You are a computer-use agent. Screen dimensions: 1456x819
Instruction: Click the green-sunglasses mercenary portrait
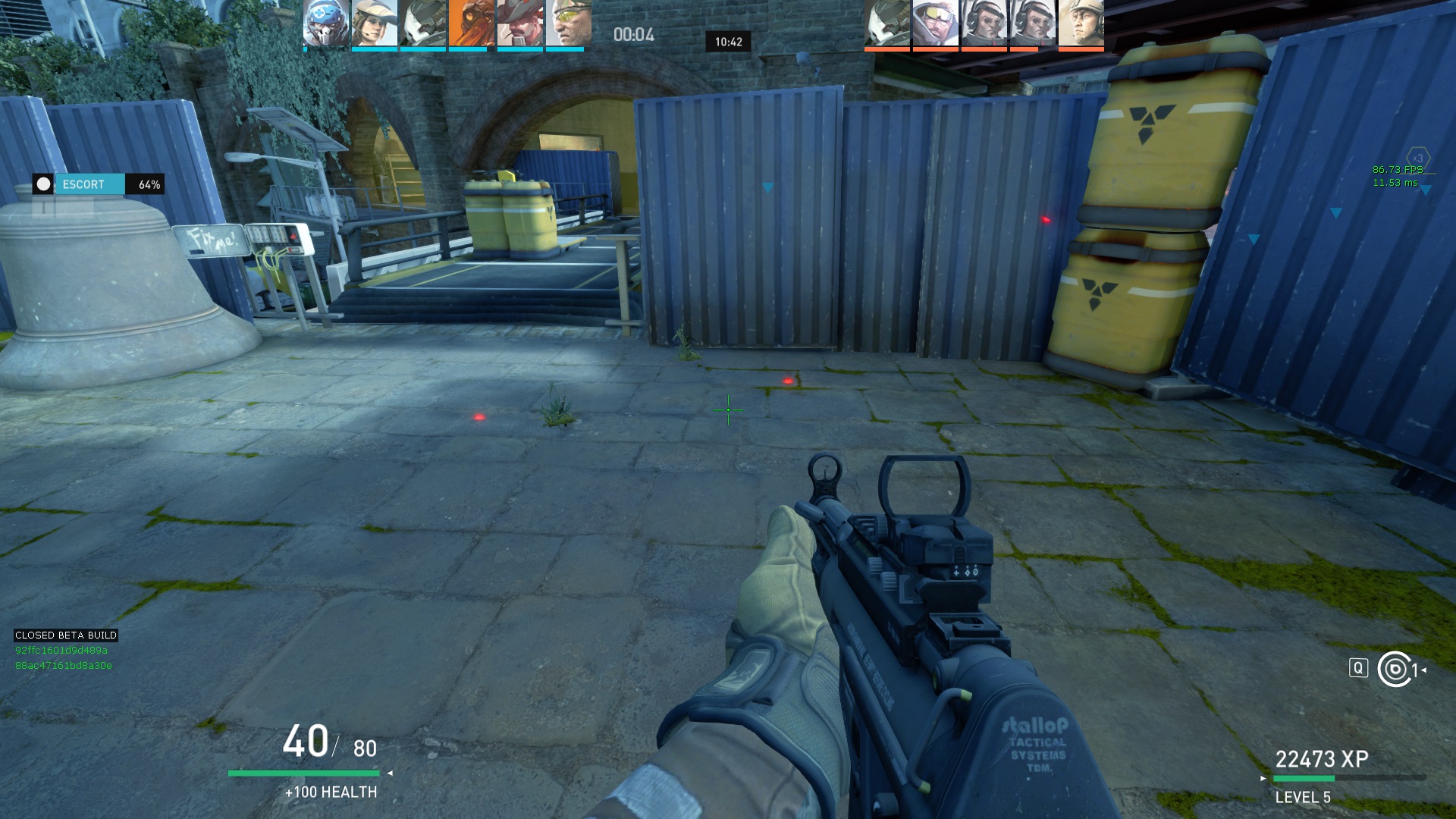coord(569,23)
